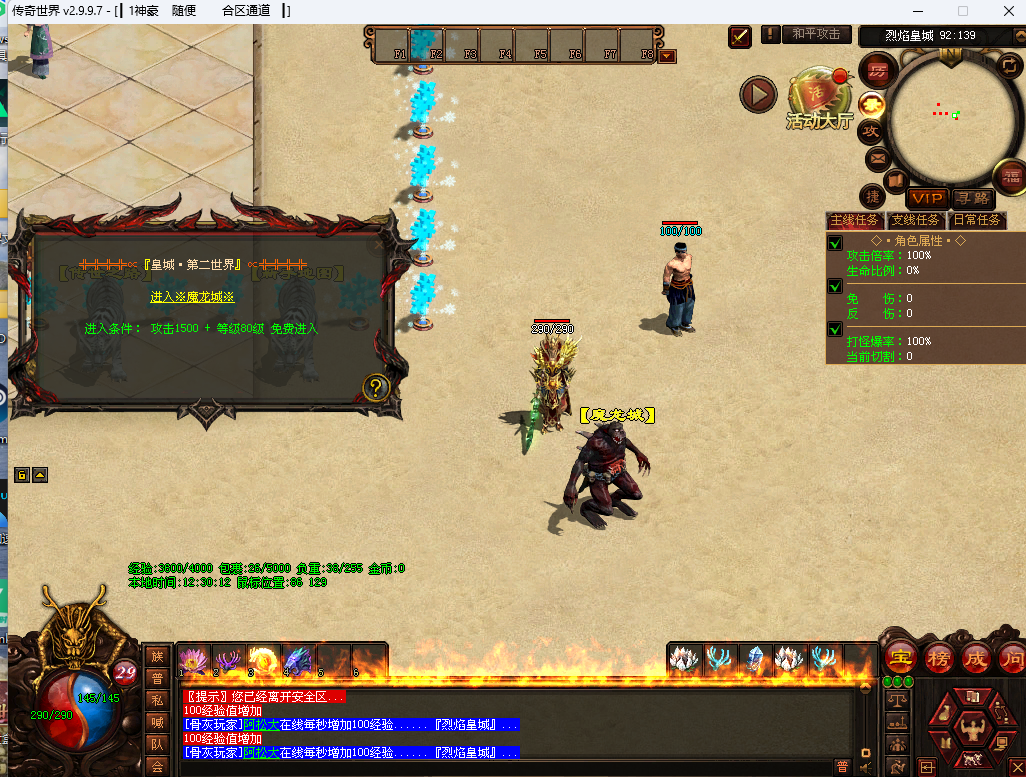Click the play arrow round button

click(758, 95)
